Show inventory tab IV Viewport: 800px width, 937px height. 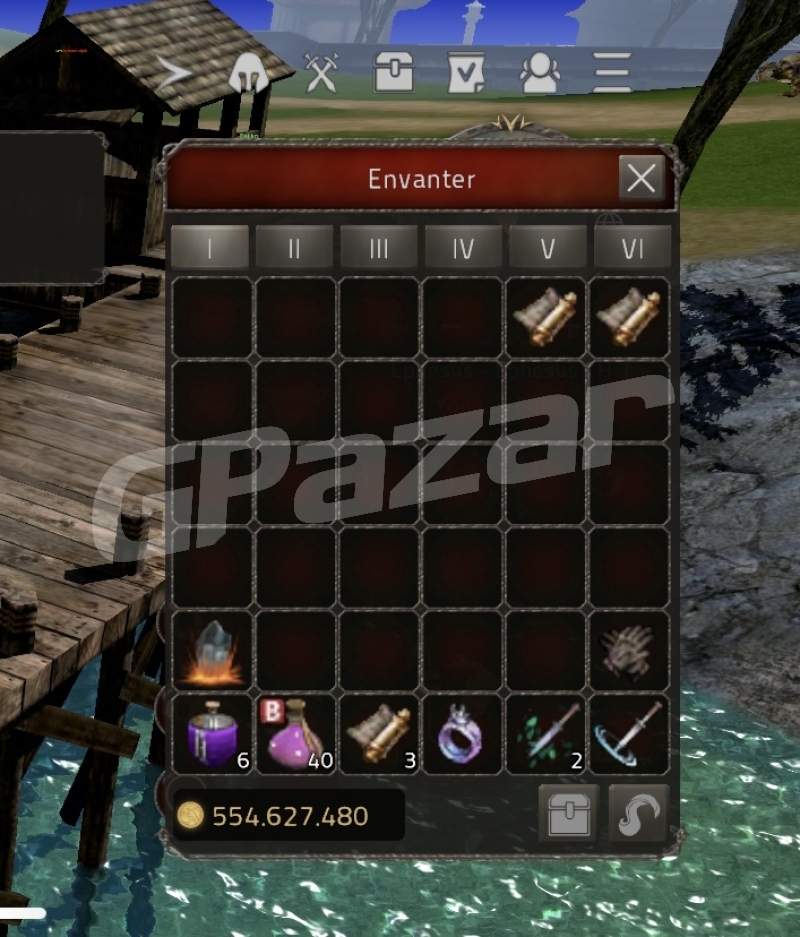tap(462, 248)
